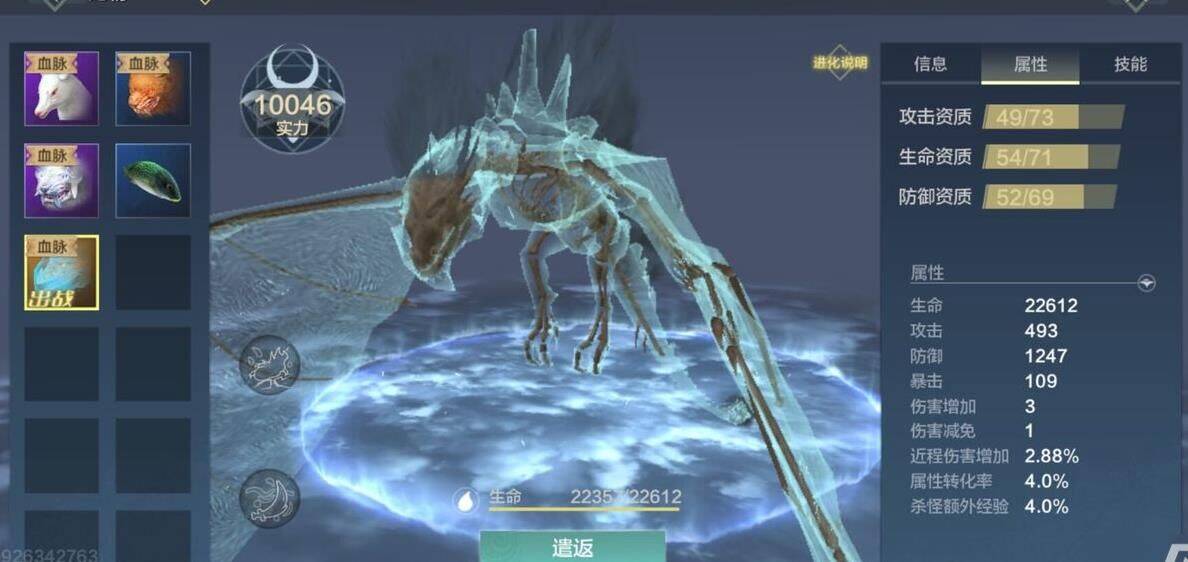The image size is (1188, 562).
Task: Open the 属性 tab
Action: 1030,64
